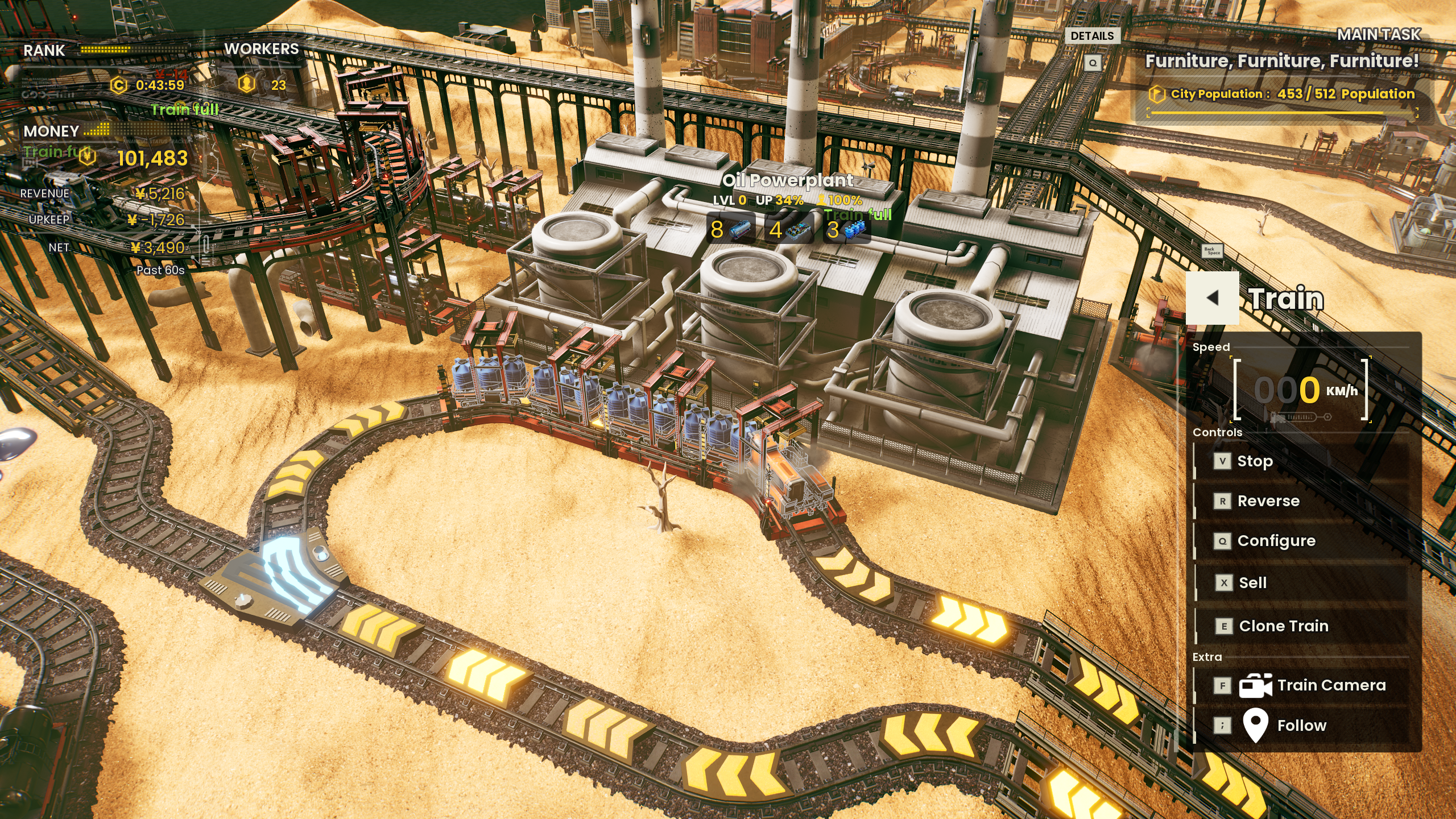
Task: Open the main task DETAILS
Action: coord(1092,36)
